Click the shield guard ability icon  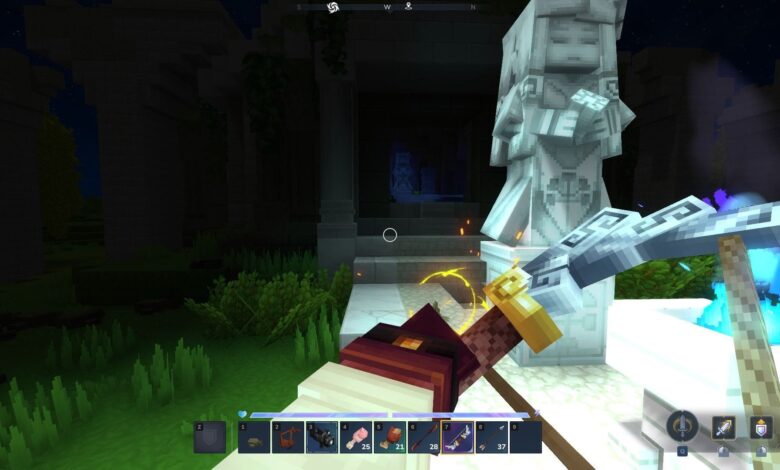tap(761, 428)
